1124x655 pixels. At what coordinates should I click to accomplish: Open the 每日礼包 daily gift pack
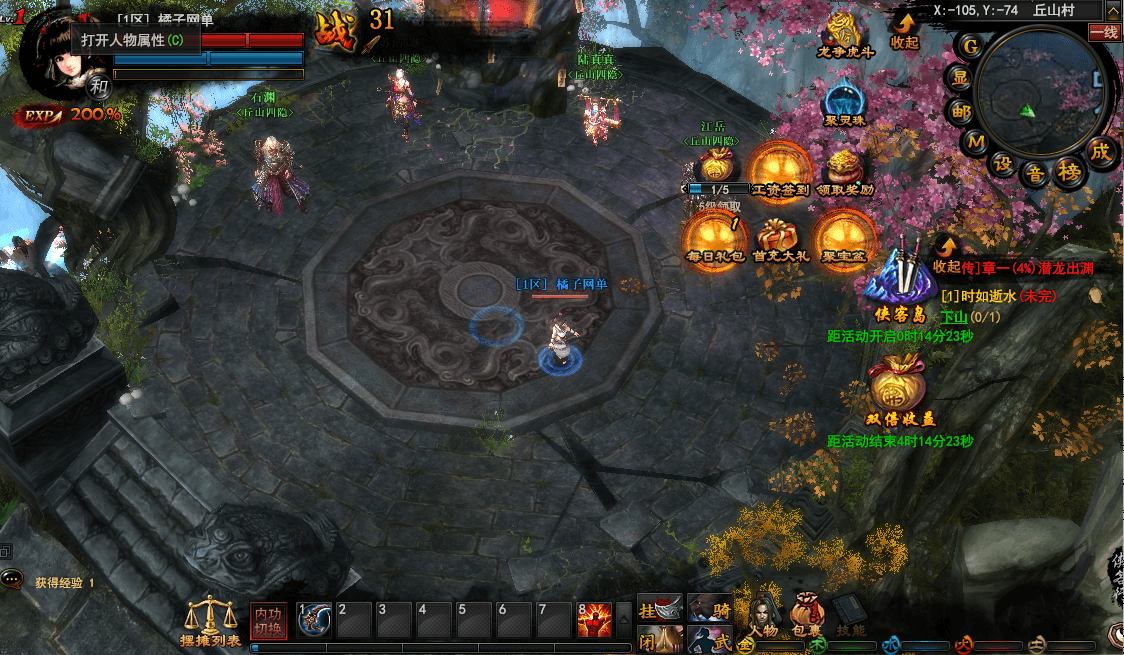tap(715, 238)
